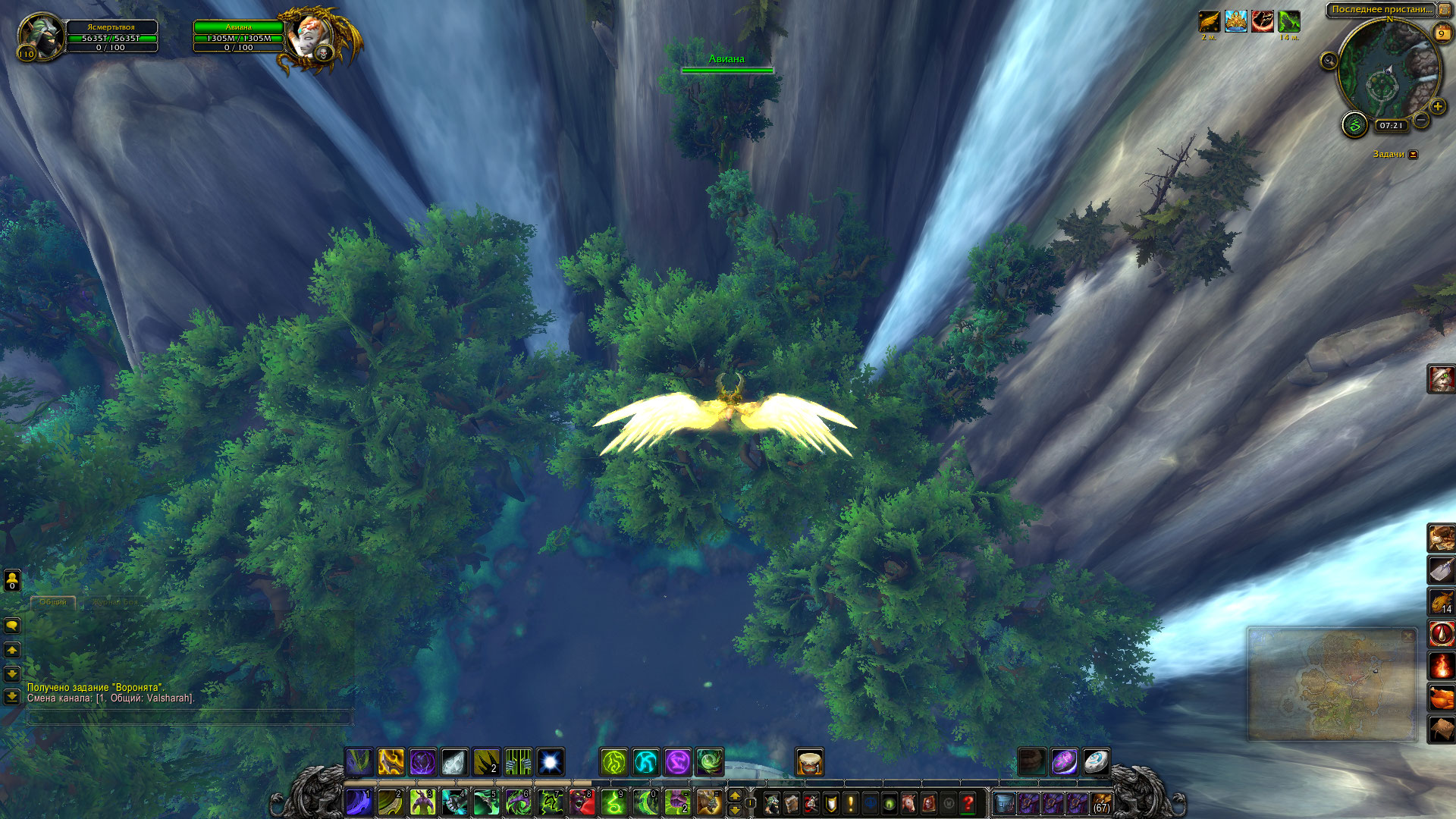1456x819 pixels.
Task: Click the player character portrait
Action: coord(38,34)
